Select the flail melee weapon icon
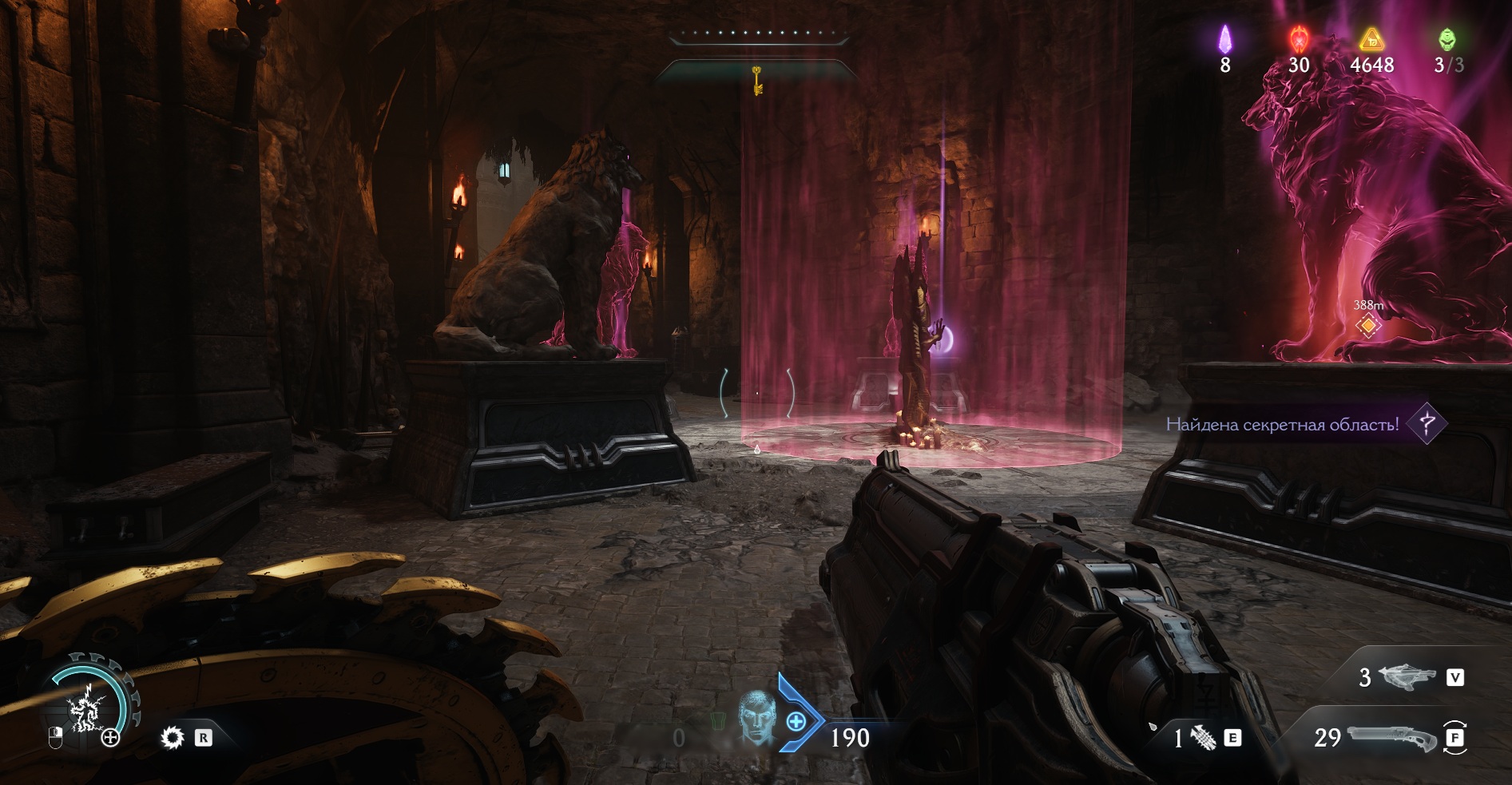 [1204, 738]
